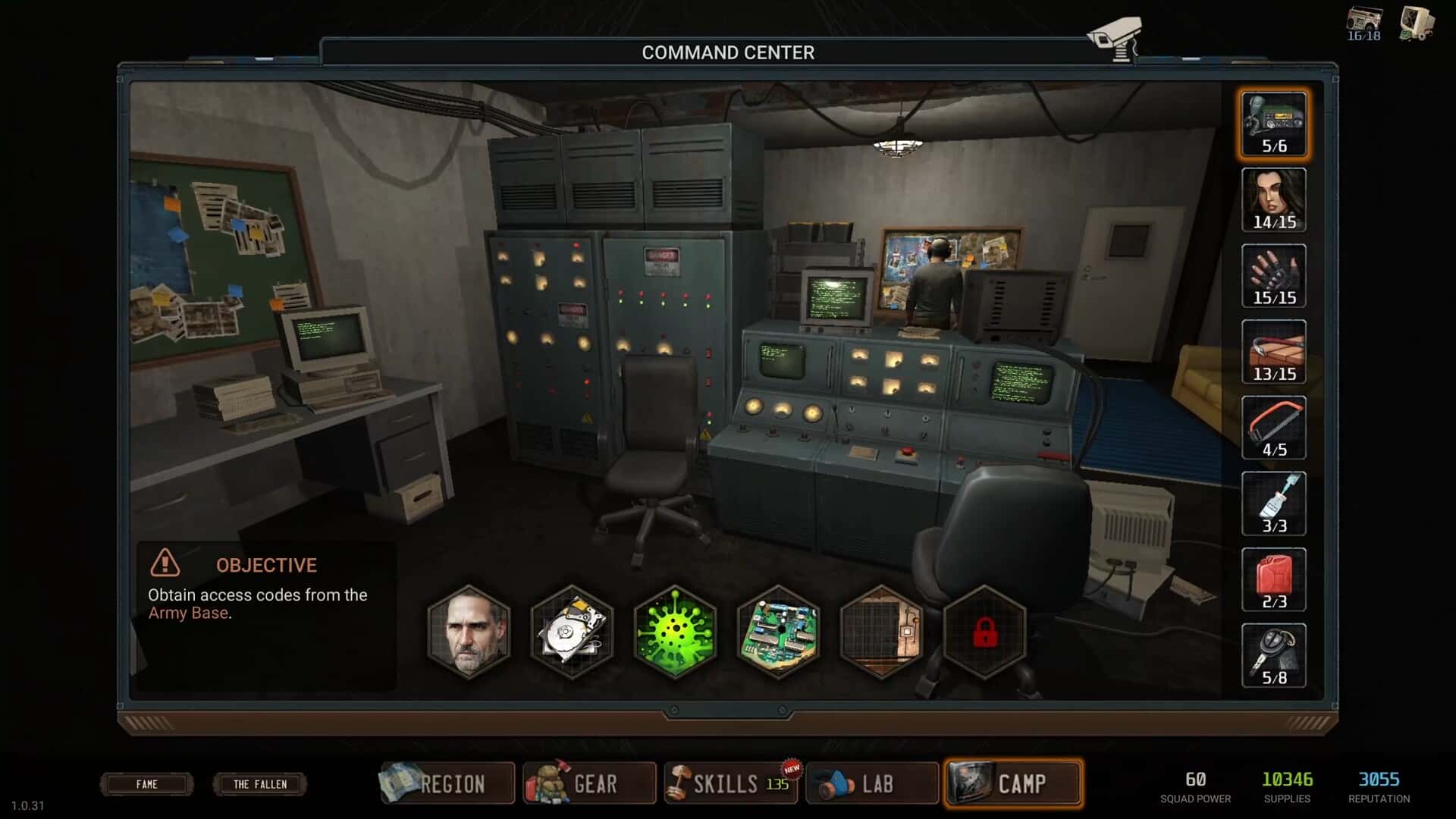Choose the hard drive hexagon icon
1456x819 pixels.
tap(572, 632)
